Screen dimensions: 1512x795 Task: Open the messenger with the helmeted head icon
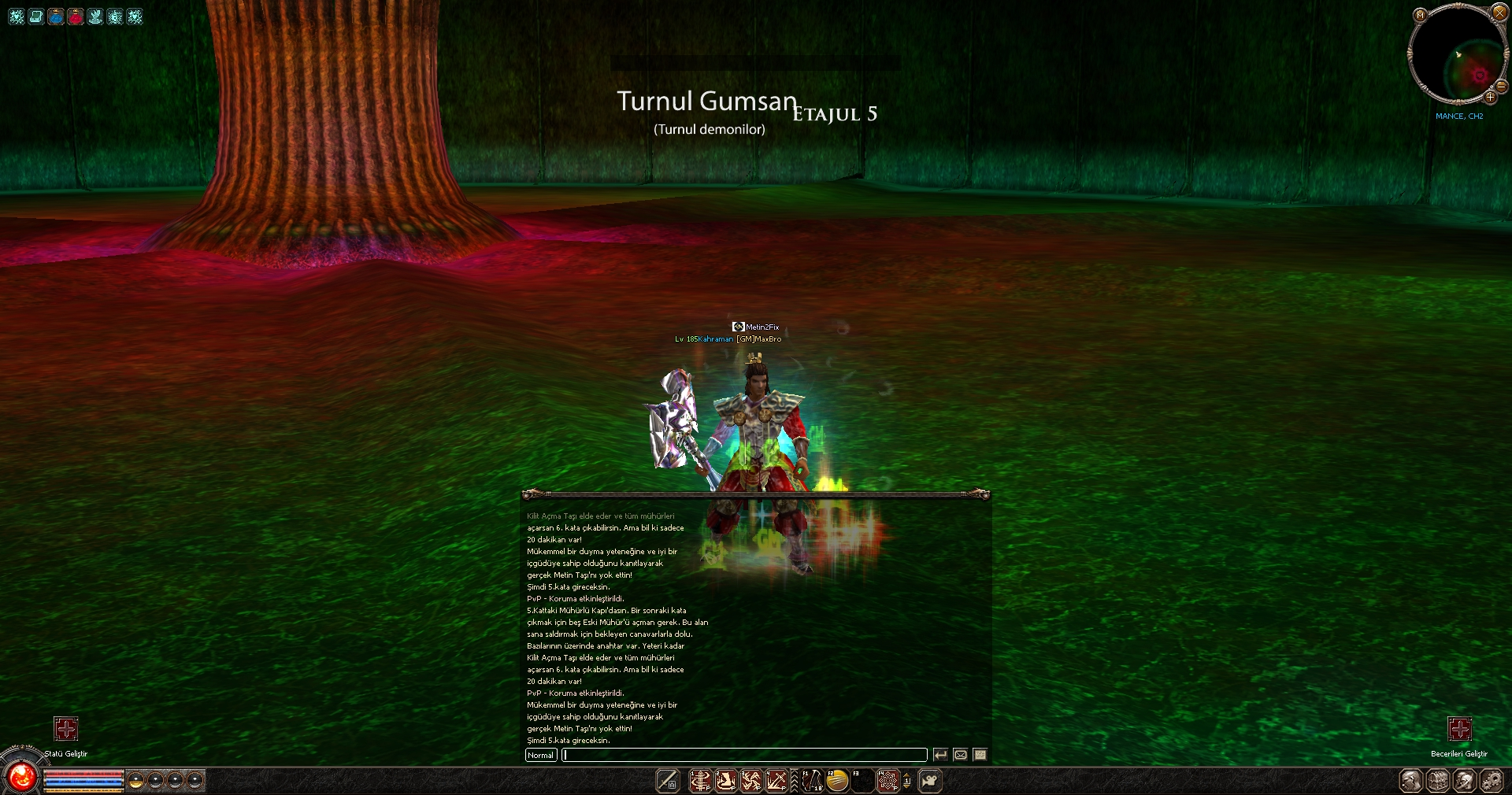[1465, 781]
